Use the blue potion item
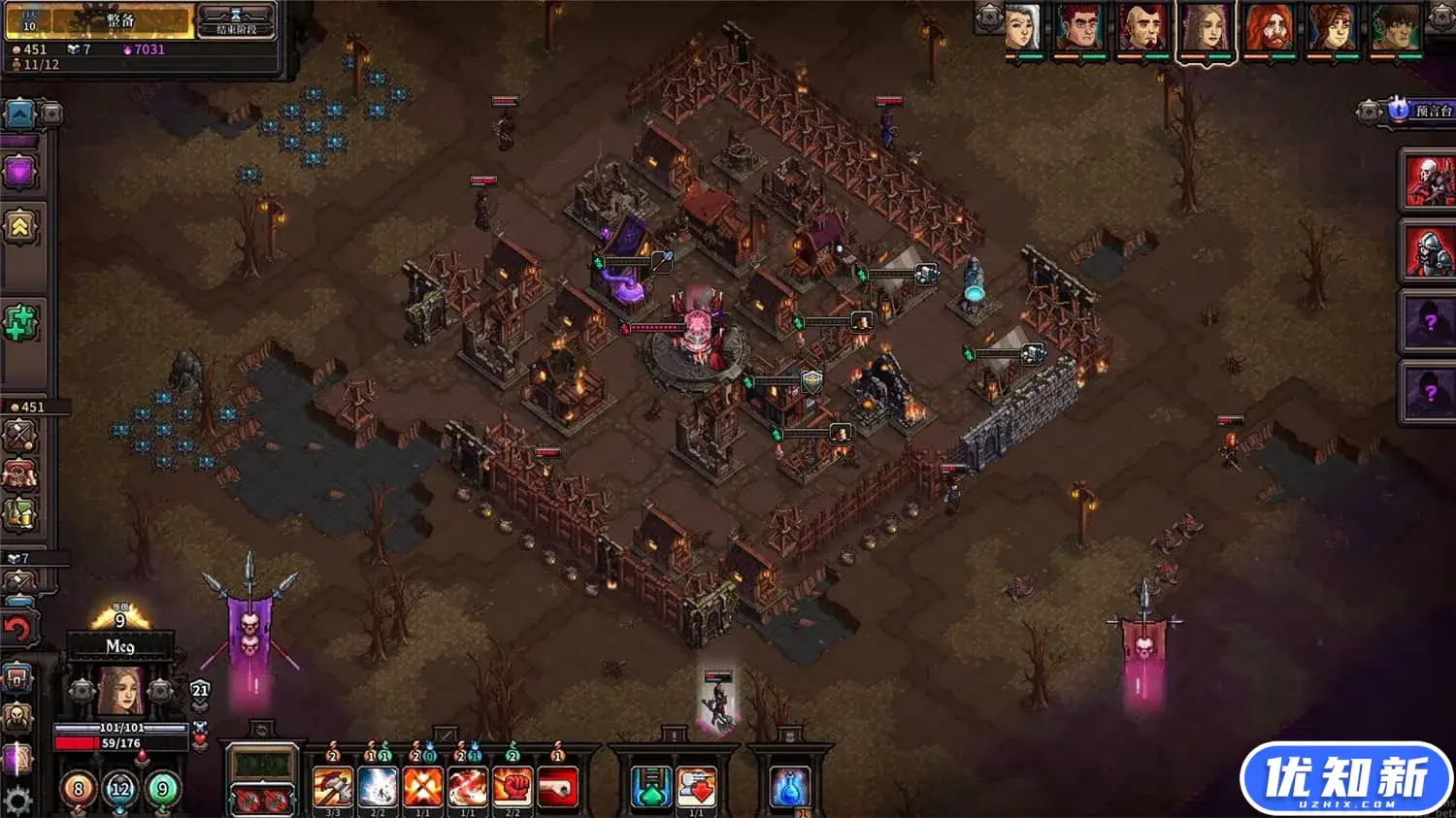 (x=790, y=786)
